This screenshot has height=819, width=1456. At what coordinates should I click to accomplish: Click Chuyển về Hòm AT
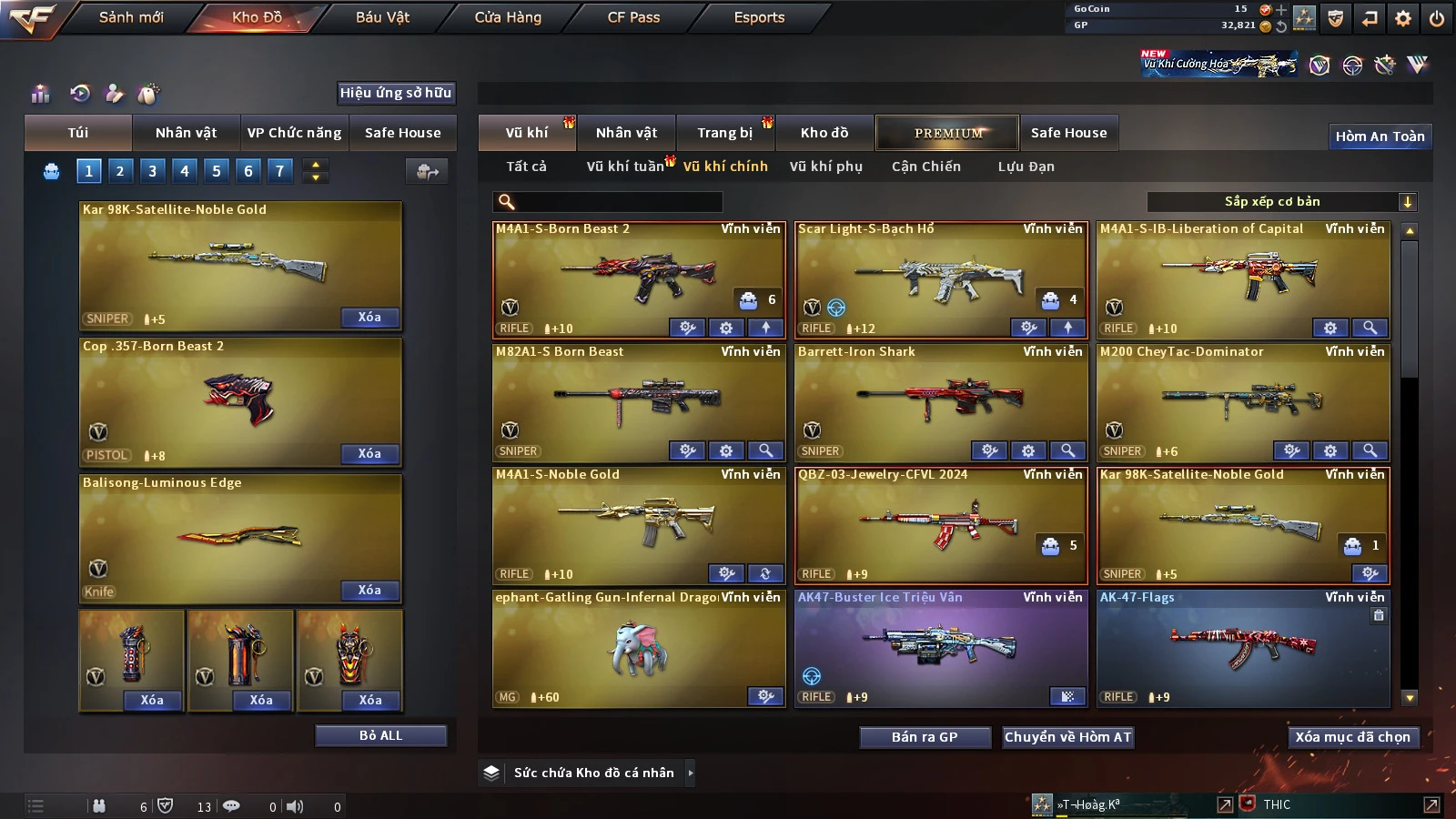point(1067,737)
